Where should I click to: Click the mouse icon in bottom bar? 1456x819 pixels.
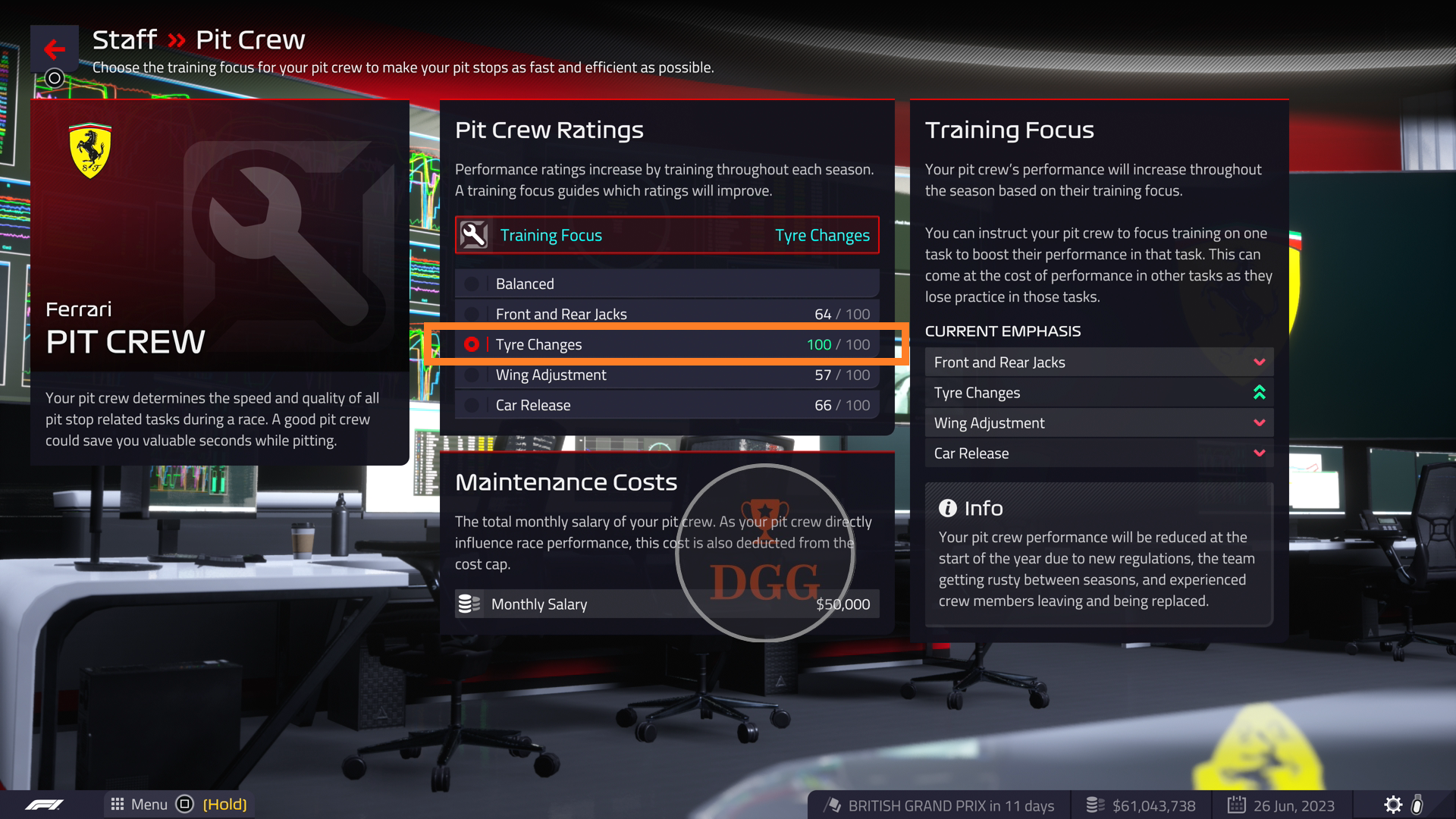tap(1417, 805)
